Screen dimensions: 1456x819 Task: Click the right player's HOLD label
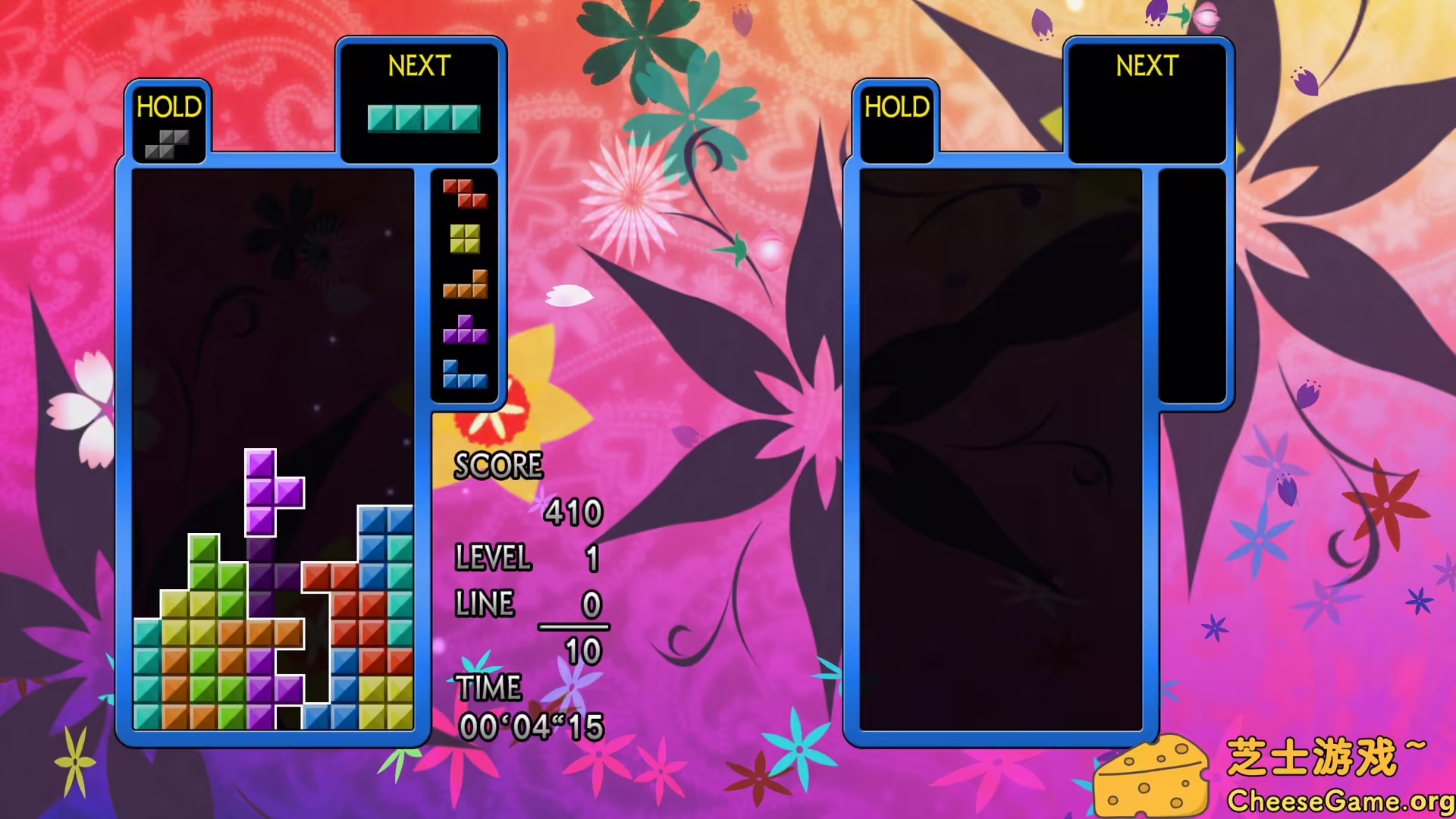[x=896, y=108]
